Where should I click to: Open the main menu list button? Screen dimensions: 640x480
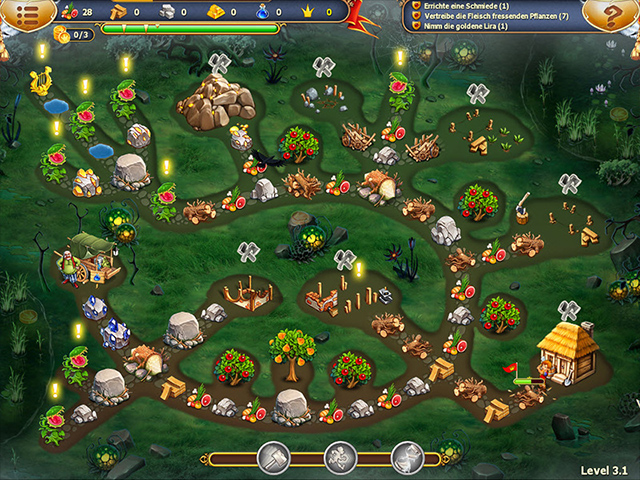(26, 13)
